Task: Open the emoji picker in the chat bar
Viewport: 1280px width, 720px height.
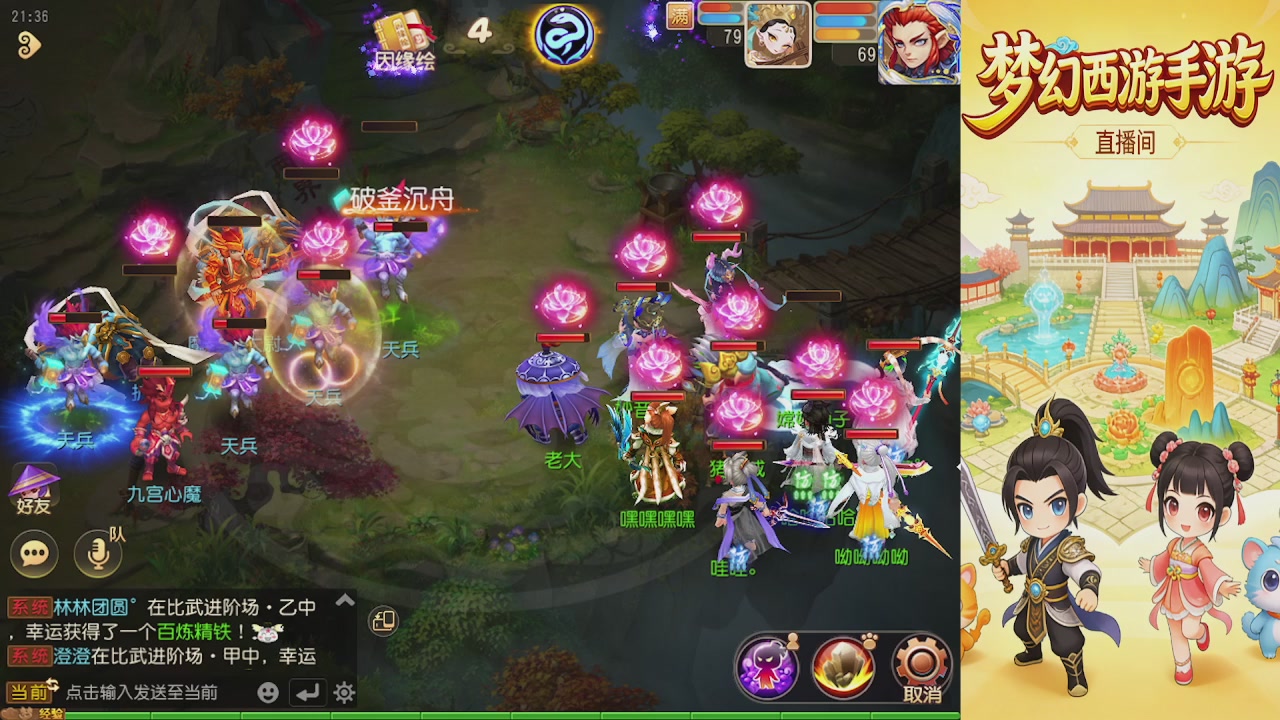Action: [269, 693]
